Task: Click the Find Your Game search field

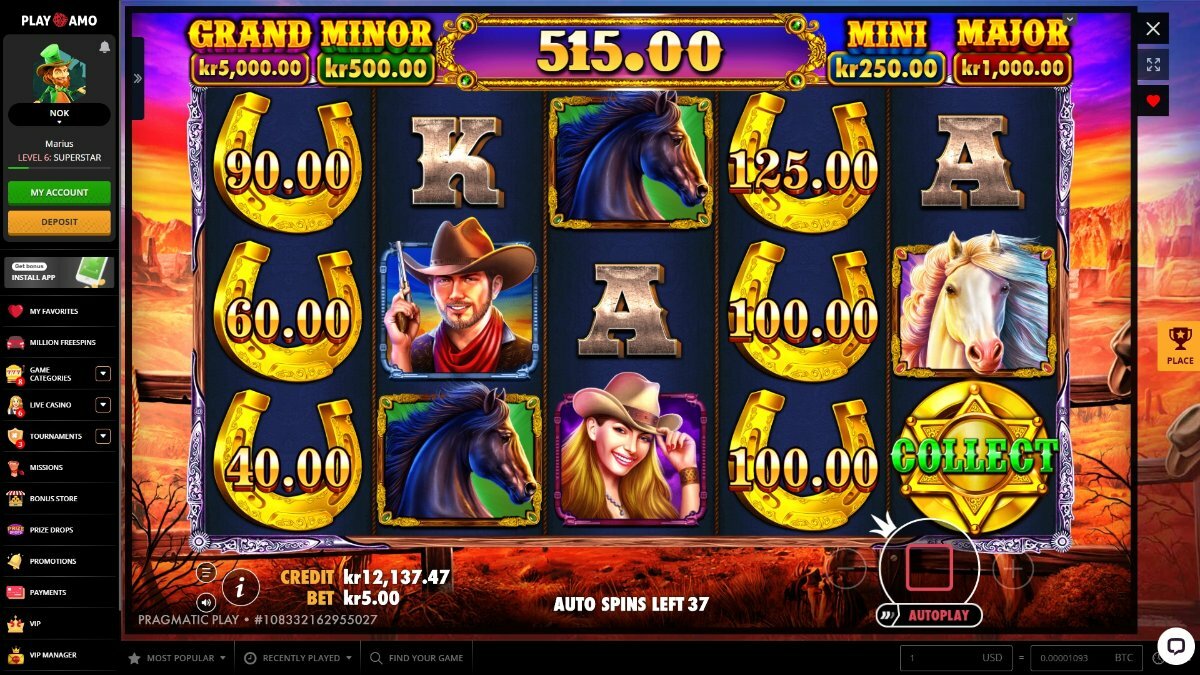Action: pos(425,658)
